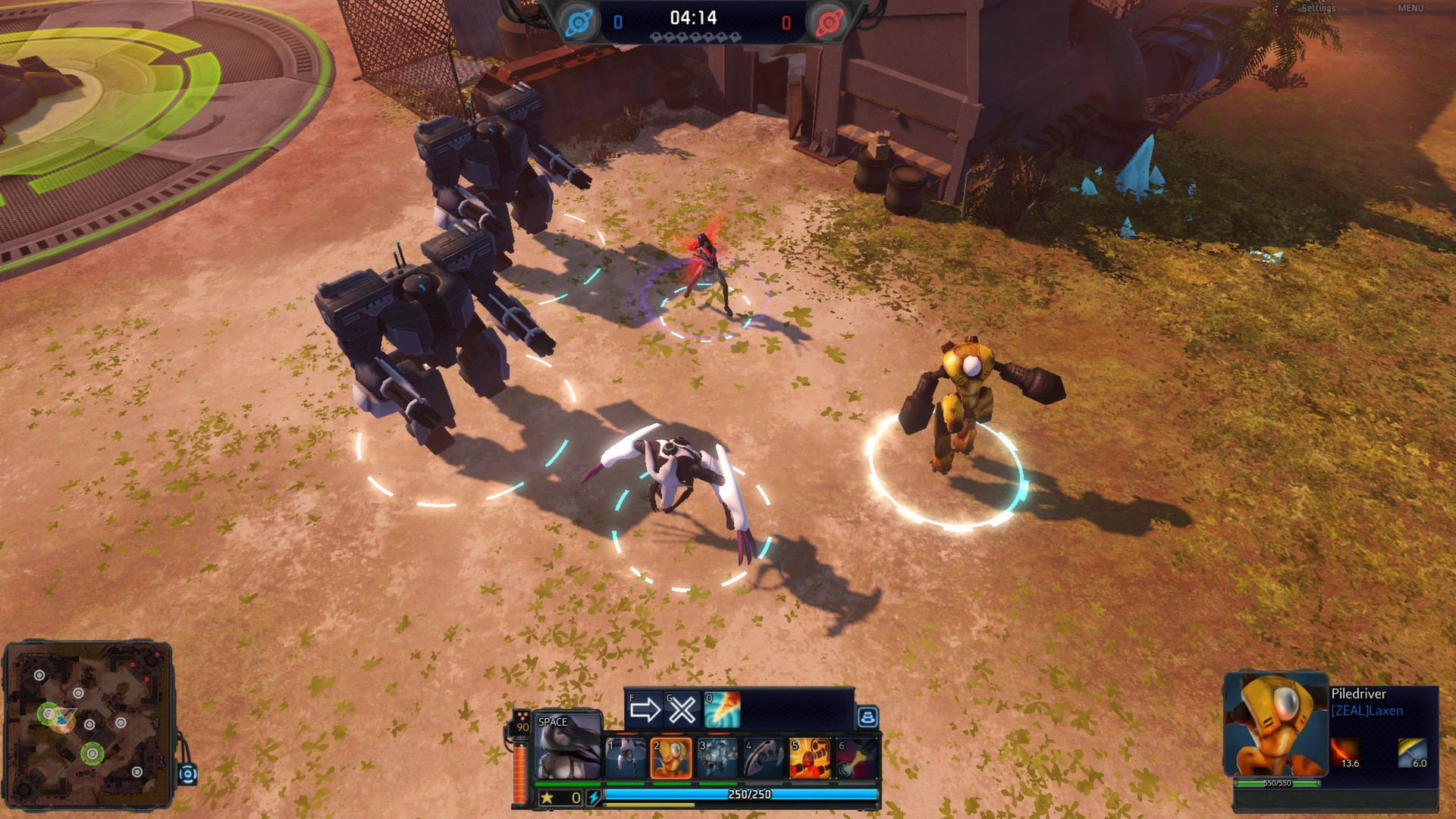Click the blue stacked-discs button above the squad bar
Screen dimensions: 1456x819
pos(868,717)
